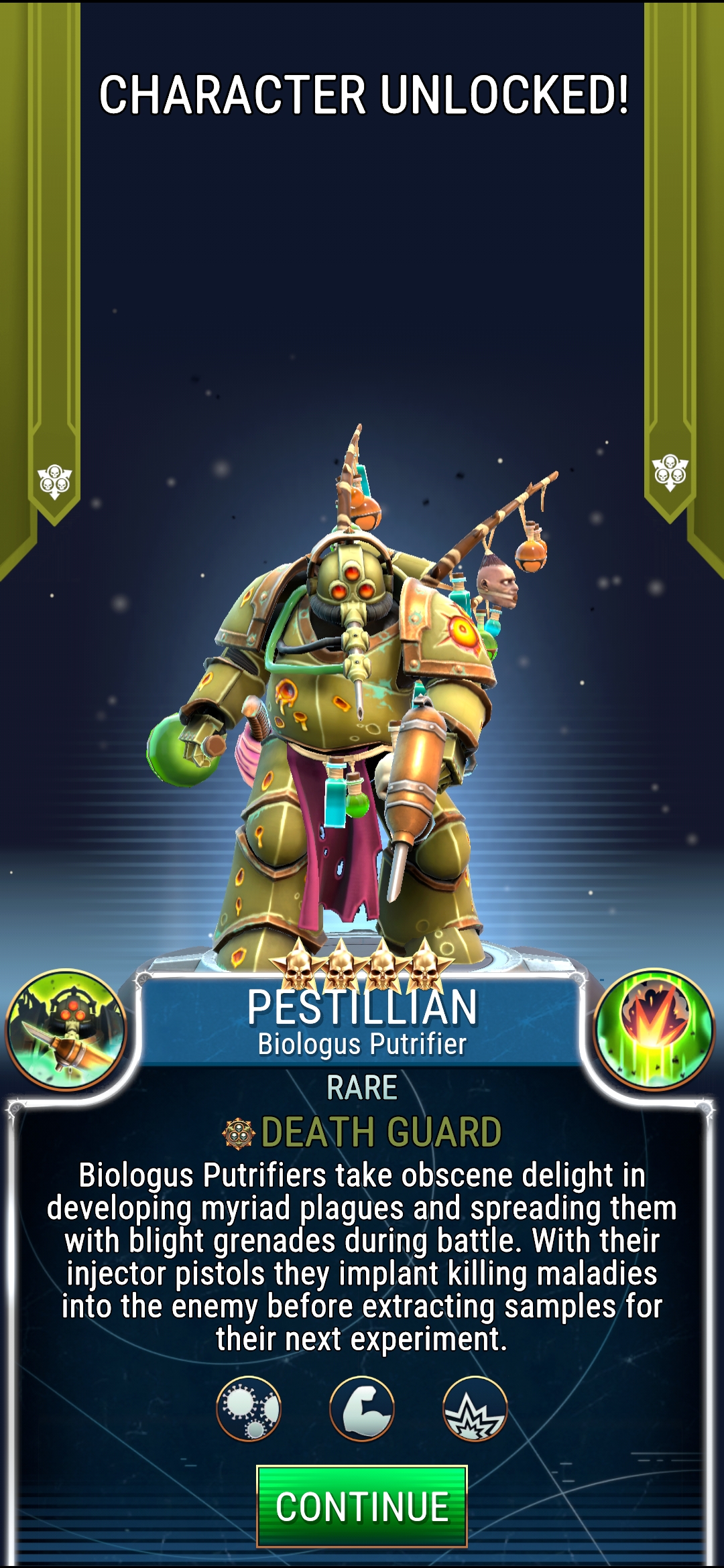724x1568 pixels.
Task: View the burst explosion trait icon
Action: (475, 1408)
